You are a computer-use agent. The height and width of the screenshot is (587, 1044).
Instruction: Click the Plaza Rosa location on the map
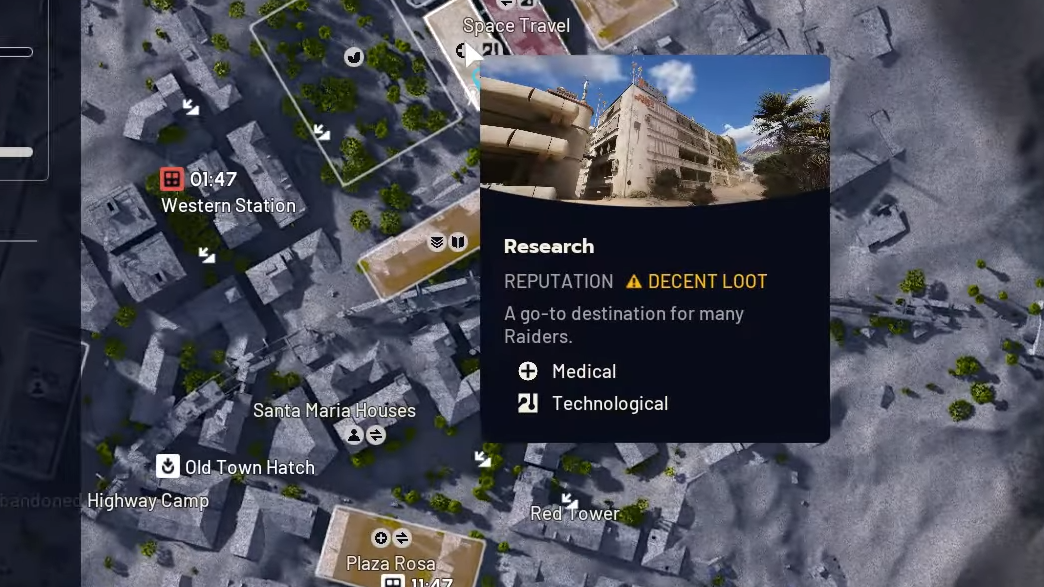391,563
